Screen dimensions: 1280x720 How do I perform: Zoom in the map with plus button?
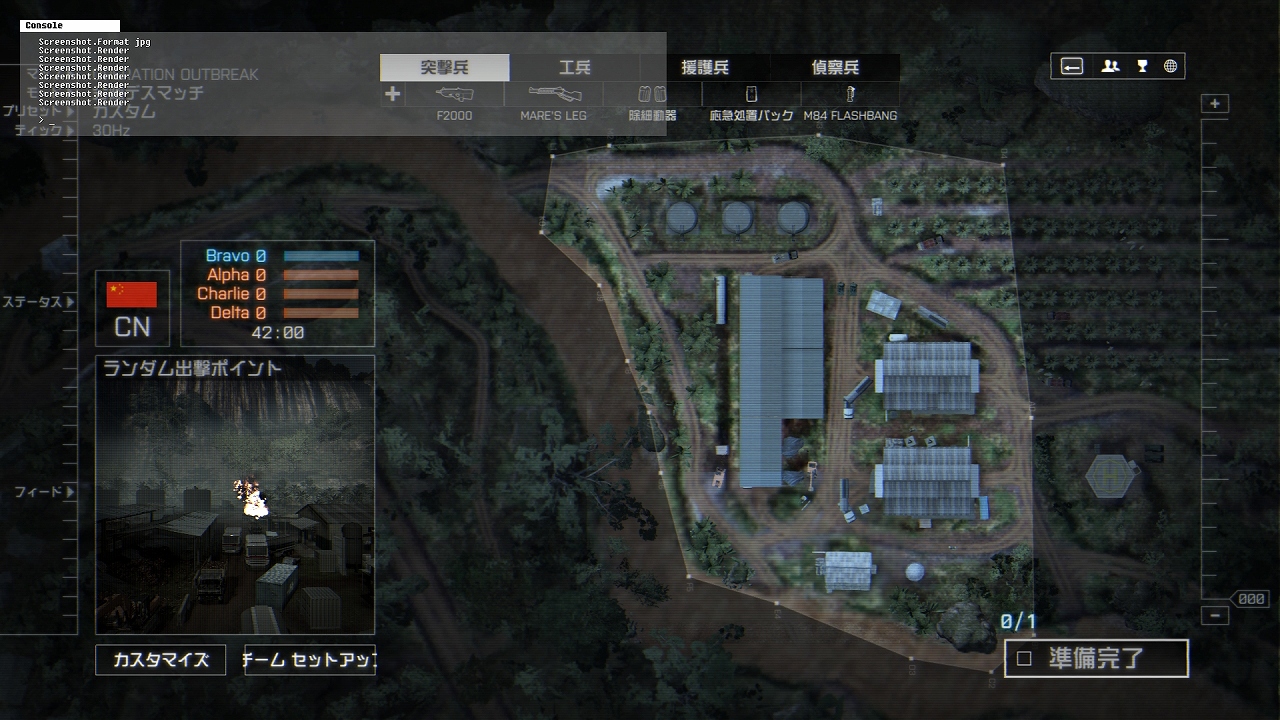pos(1215,104)
